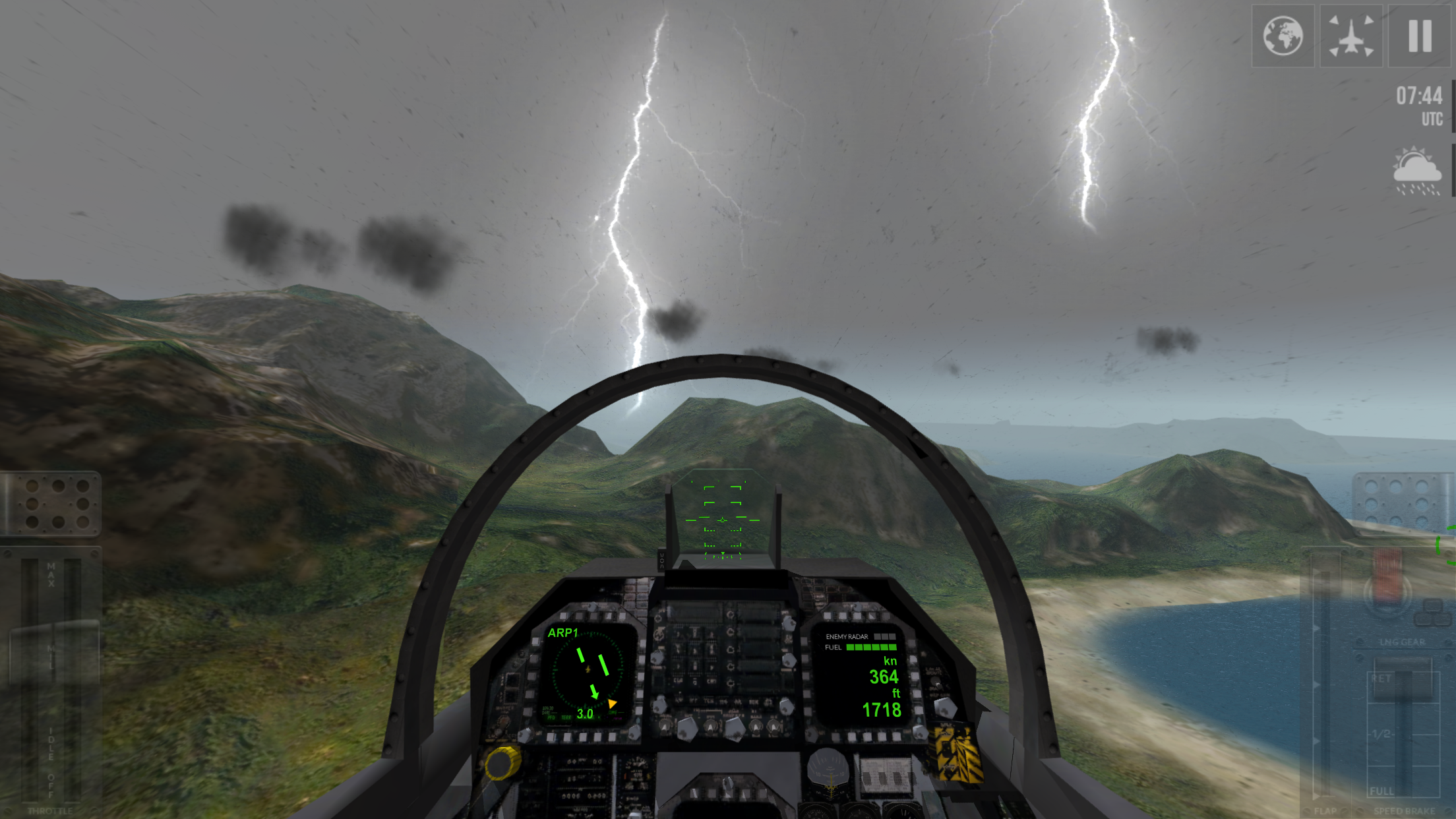
Task: Select PFD mode on the ARP1 display
Action: coord(551,717)
